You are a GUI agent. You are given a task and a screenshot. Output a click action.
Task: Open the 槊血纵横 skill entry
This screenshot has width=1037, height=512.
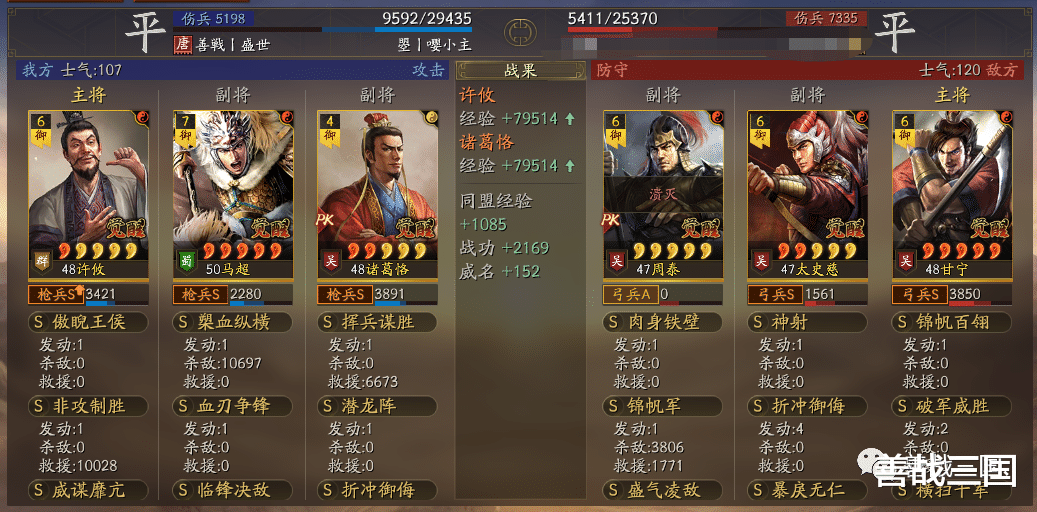[232, 322]
